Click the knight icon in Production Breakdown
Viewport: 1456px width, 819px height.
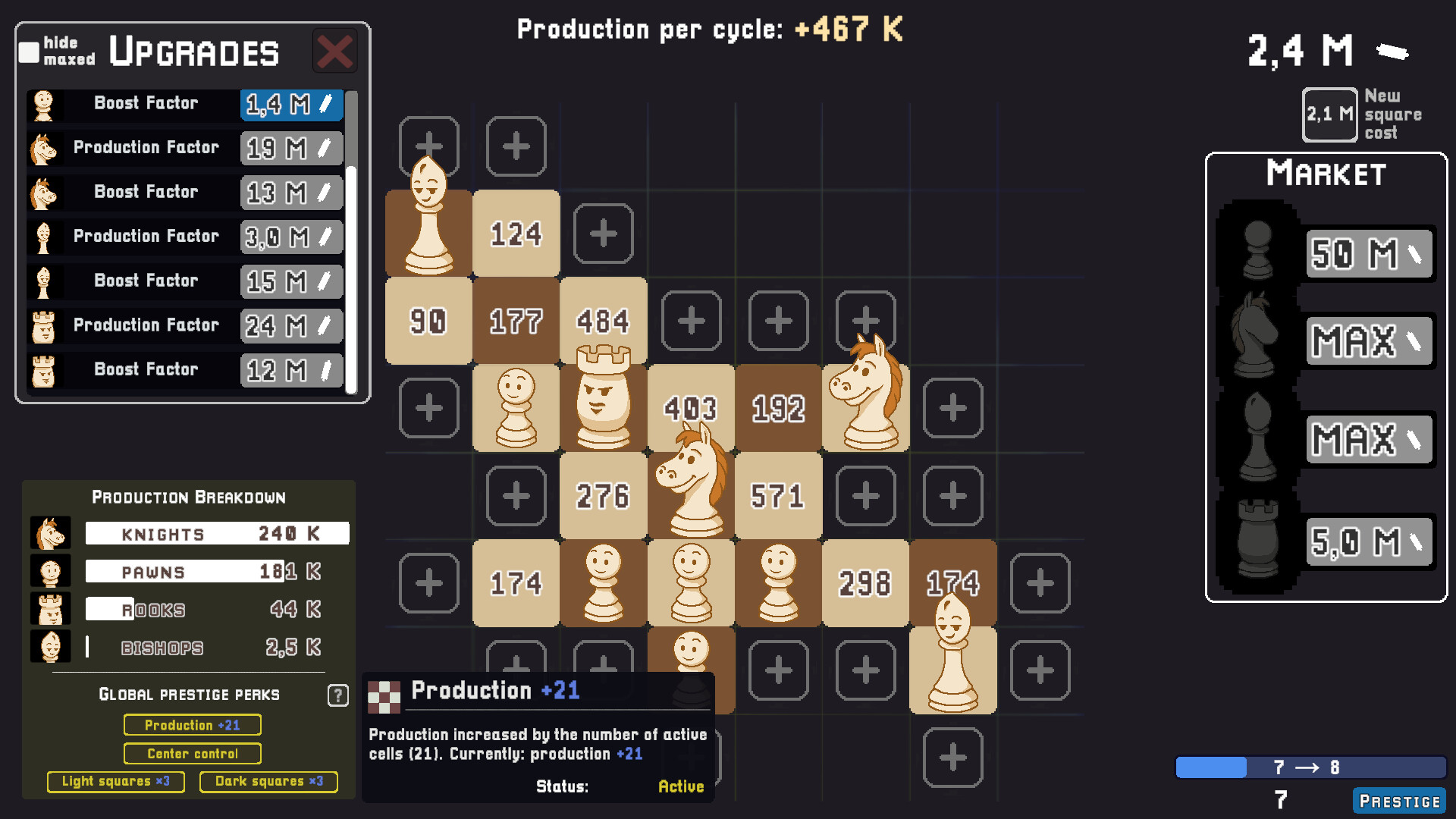click(50, 533)
